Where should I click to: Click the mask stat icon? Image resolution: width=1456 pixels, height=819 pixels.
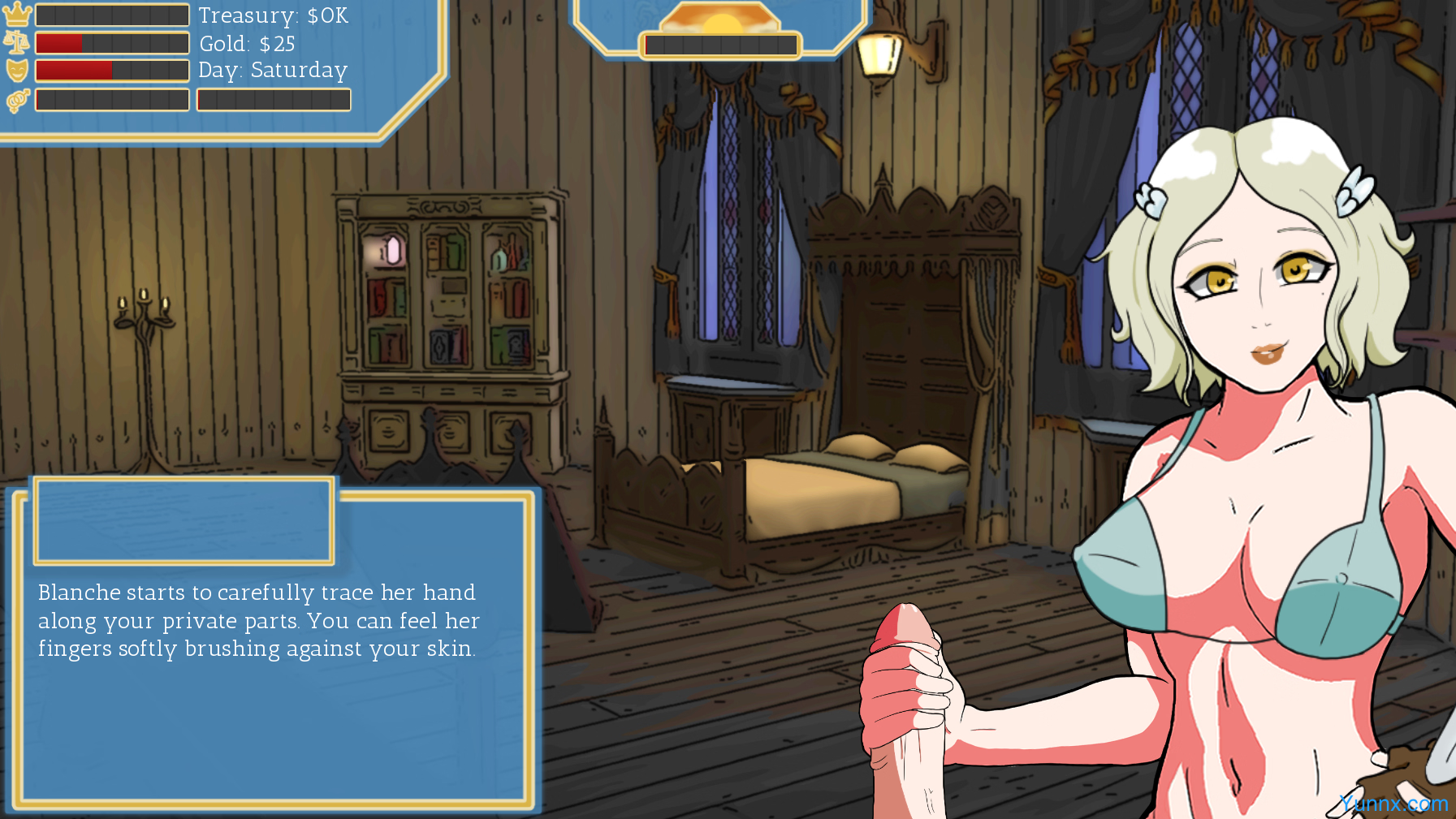(17, 71)
